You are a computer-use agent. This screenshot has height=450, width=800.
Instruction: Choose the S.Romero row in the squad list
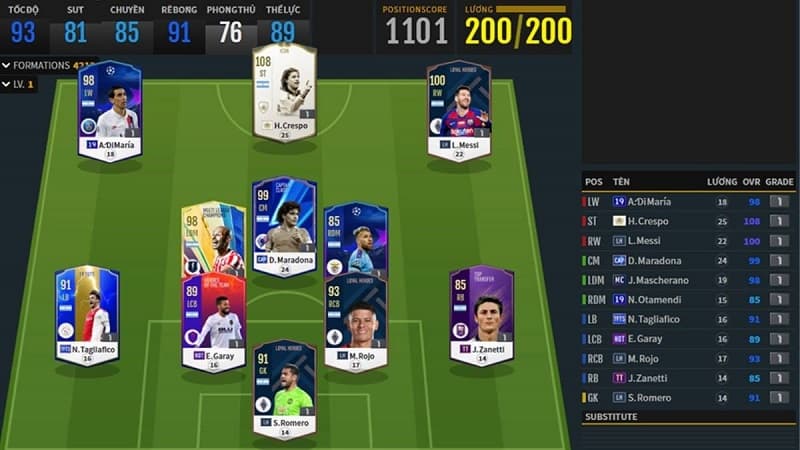(x=689, y=397)
